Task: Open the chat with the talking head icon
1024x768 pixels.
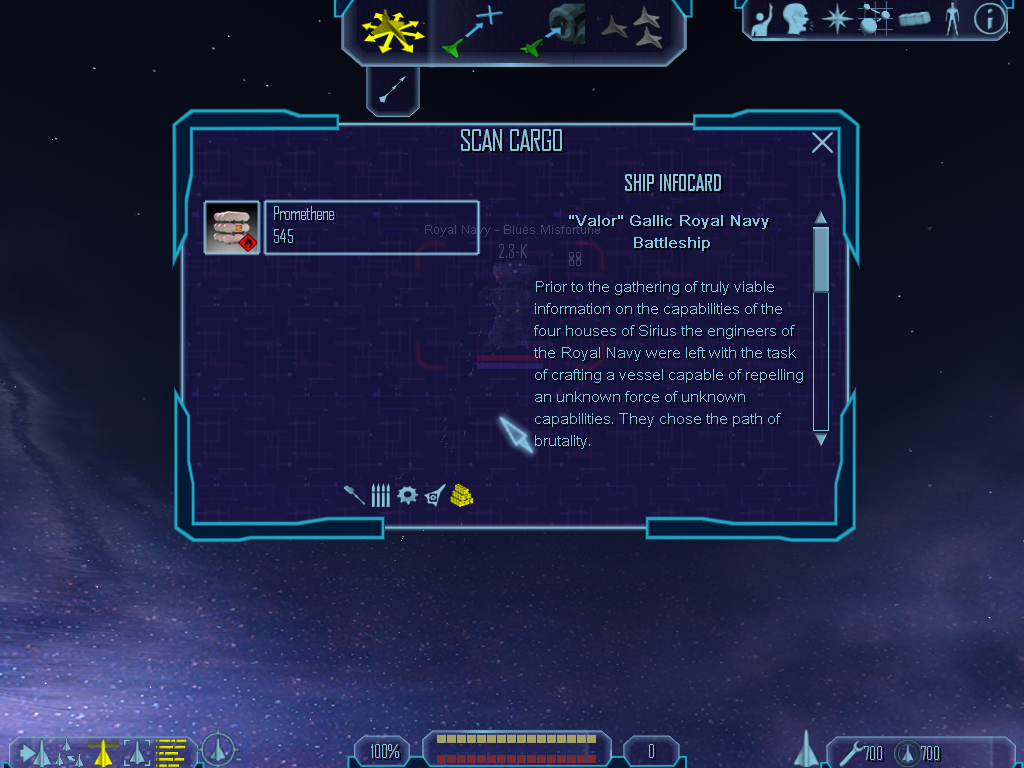Action: 796,19
